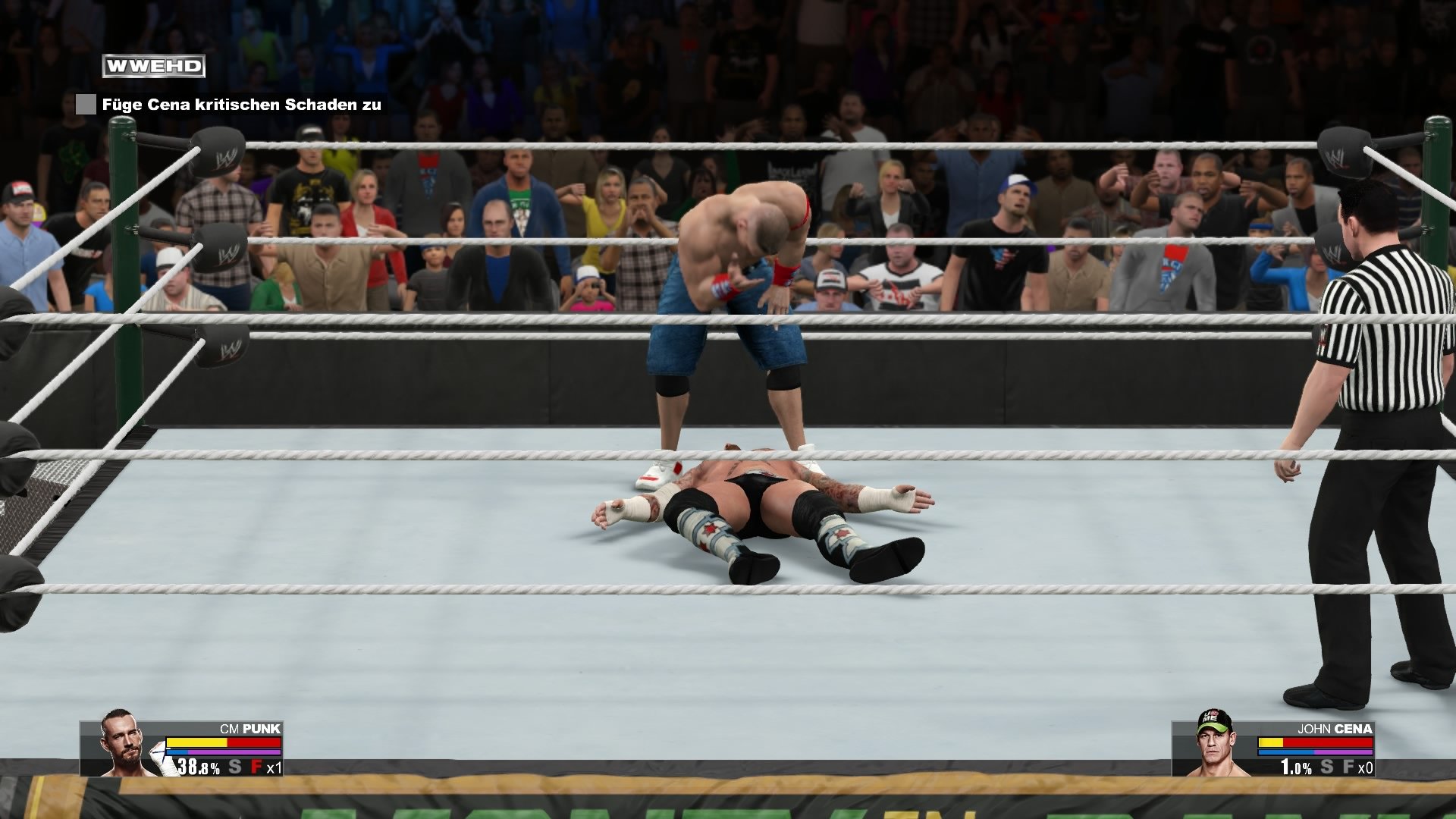Click John Cena's Signature 'S' icon

coord(1326,767)
